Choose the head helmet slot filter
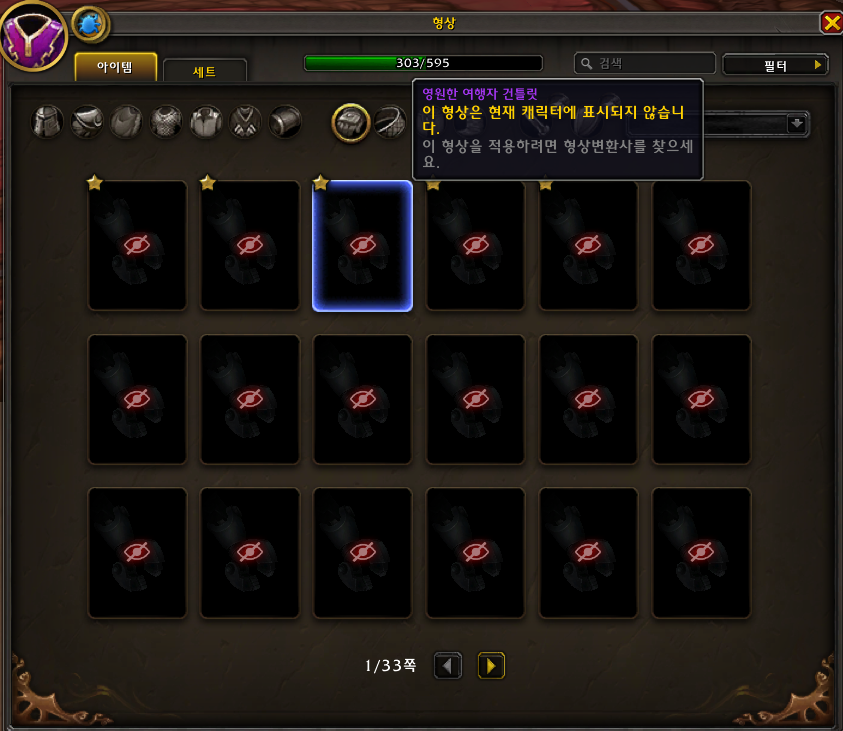The width and height of the screenshot is (843, 731). [47, 122]
